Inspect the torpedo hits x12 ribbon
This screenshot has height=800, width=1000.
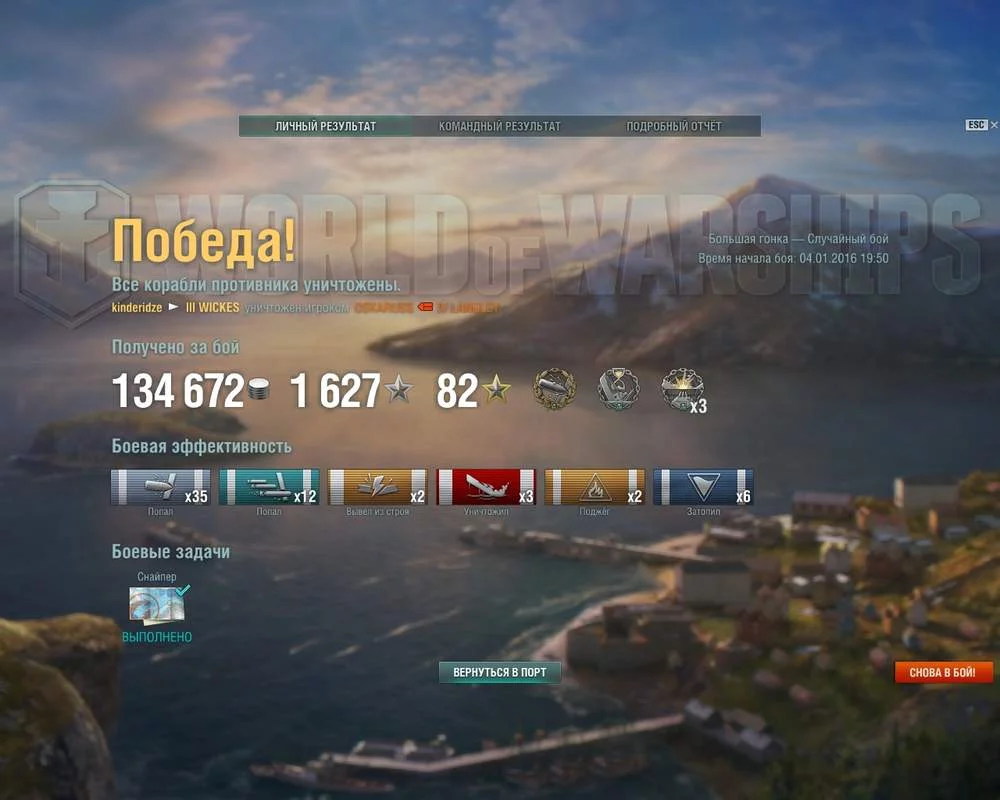tap(269, 487)
